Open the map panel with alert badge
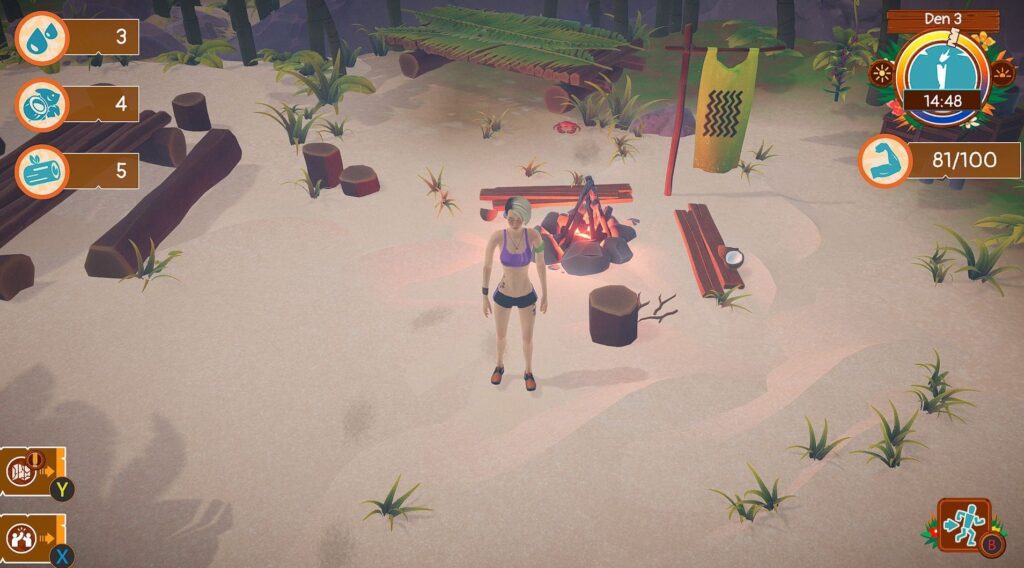Viewport: 1024px width, 568px height. pos(24,471)
